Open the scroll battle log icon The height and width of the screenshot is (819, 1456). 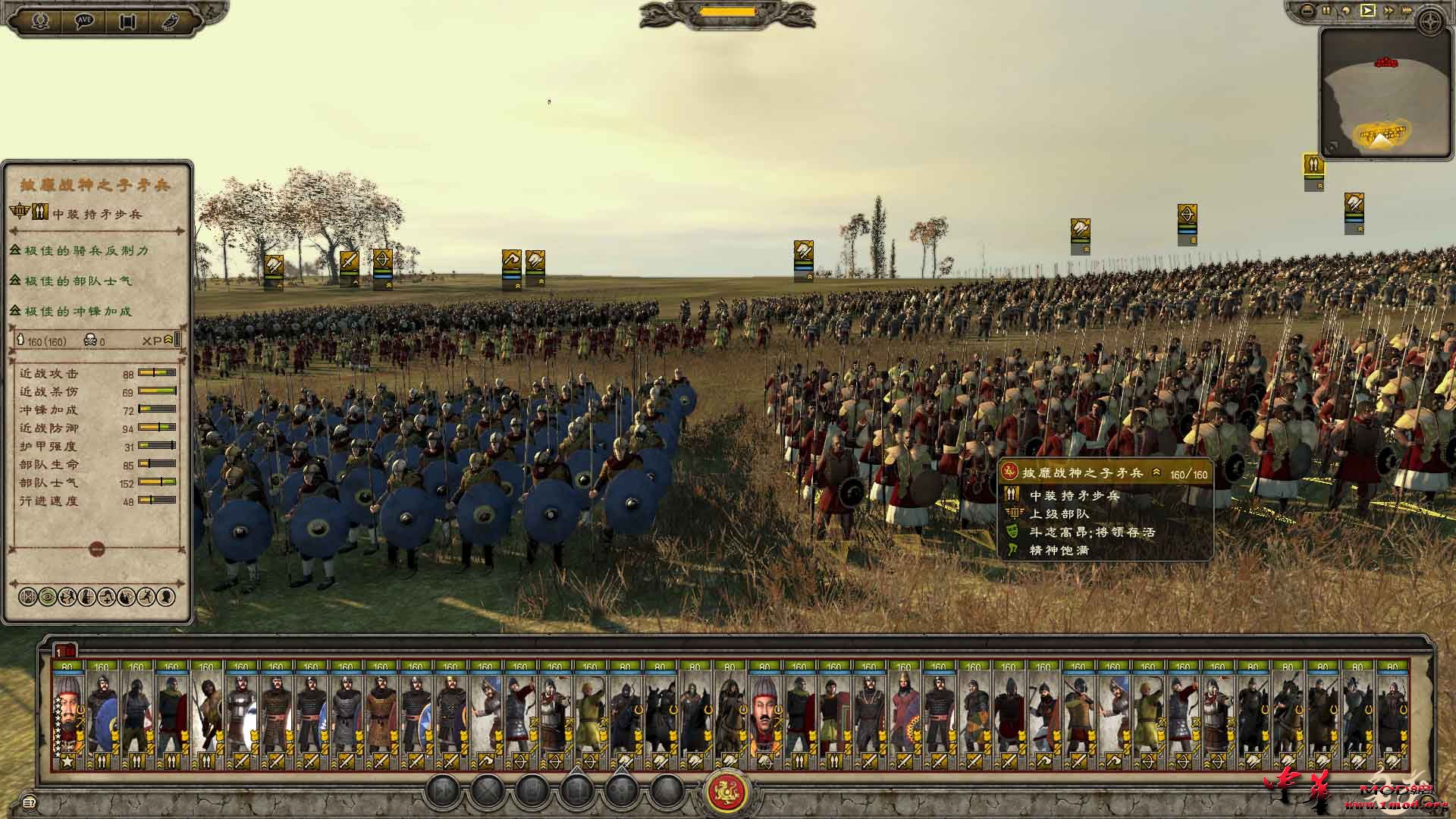[x=126, y=19]
